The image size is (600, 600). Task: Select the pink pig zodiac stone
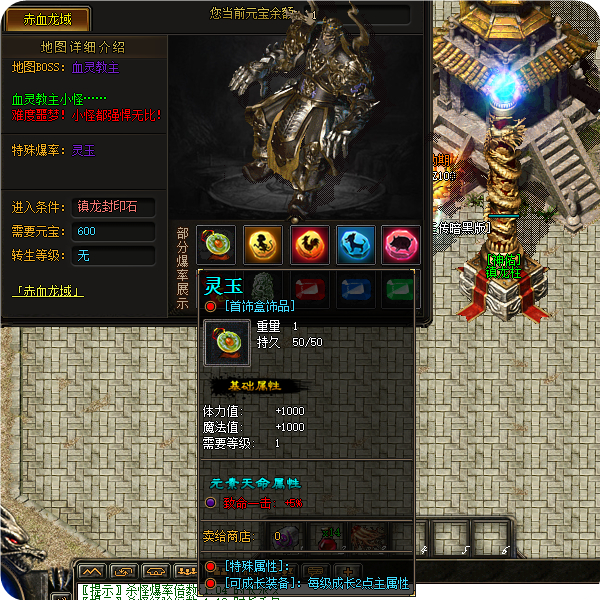pyautogui.click(x=401, y=243)
